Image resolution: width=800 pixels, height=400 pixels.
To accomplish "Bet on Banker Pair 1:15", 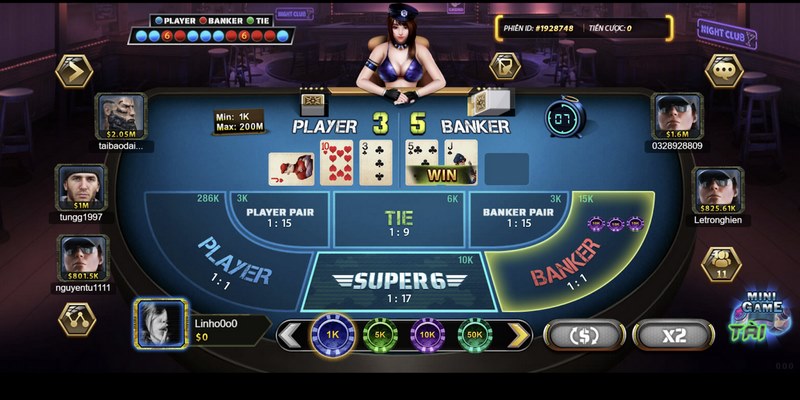I will pyautogui.click(x=518, y=217).
